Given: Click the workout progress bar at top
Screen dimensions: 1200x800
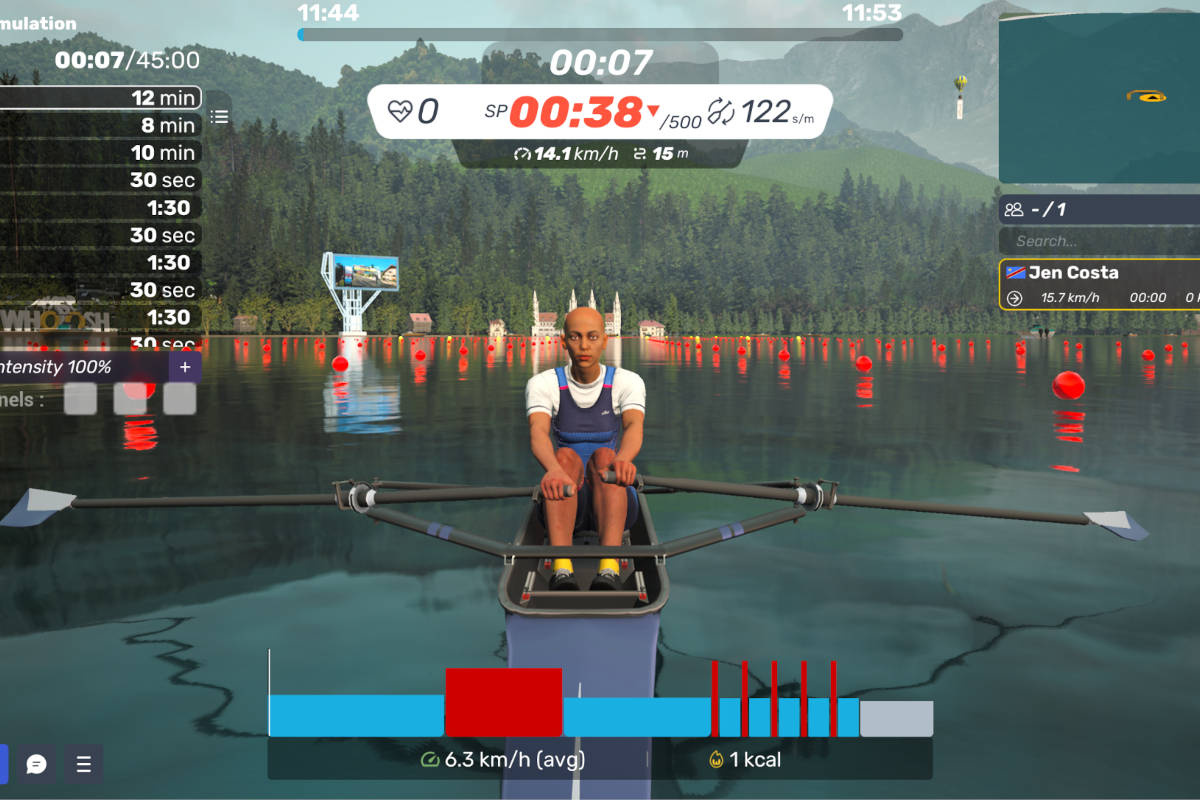Looking at the screenshot, I should (600, 34).
